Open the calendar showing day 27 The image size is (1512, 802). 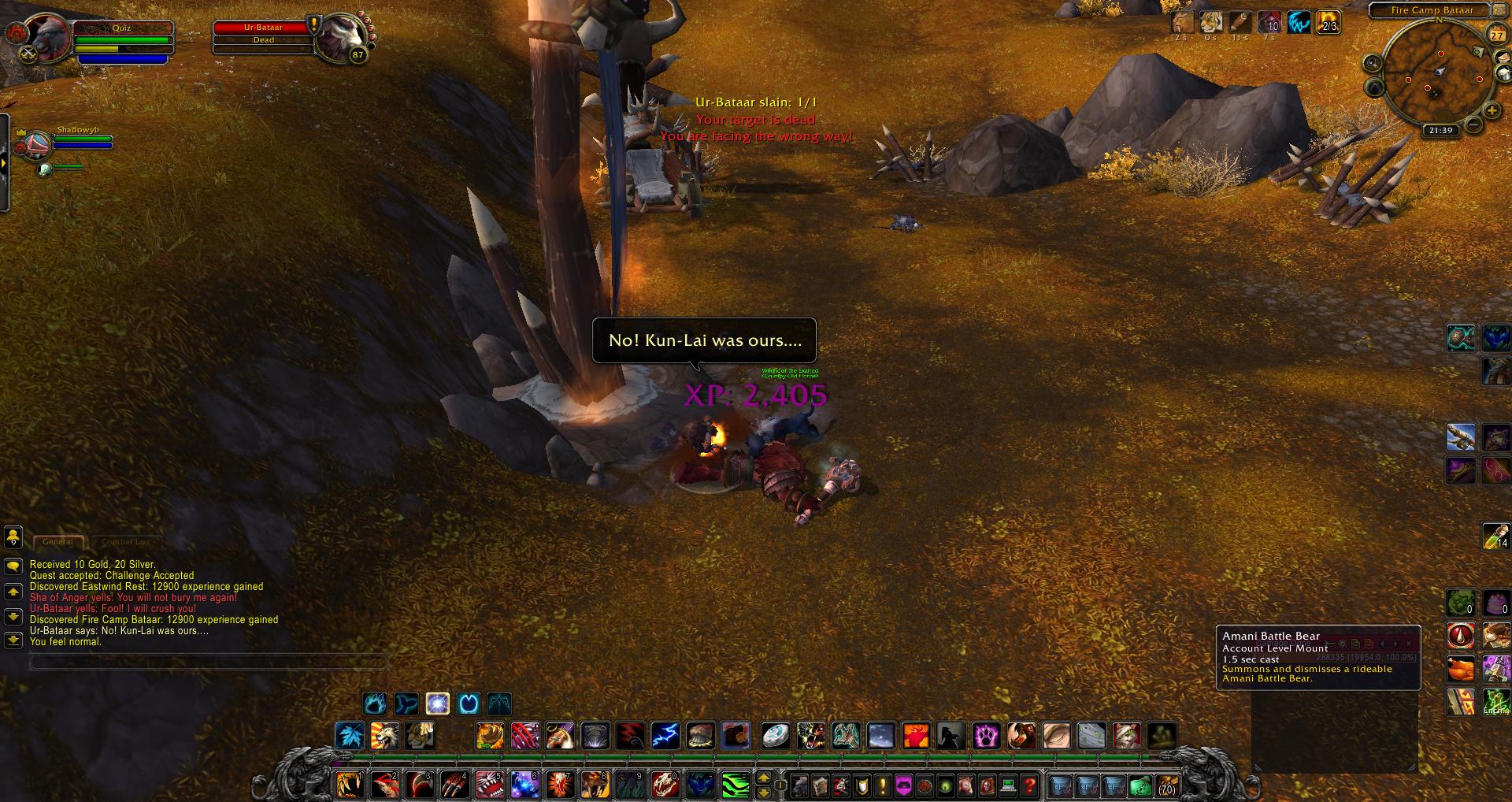[1495, 35]
